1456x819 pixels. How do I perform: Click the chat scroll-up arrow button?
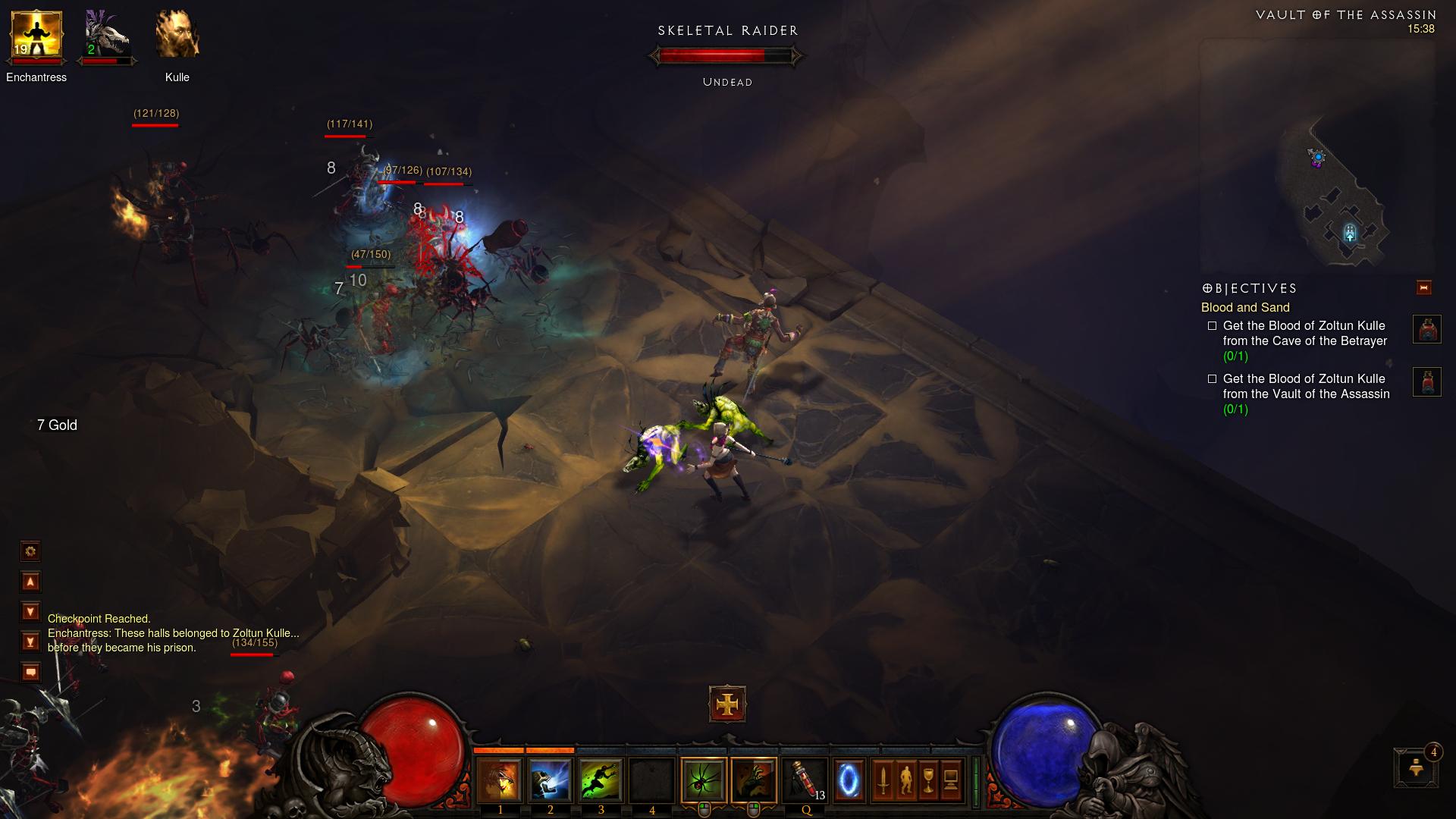30,582
